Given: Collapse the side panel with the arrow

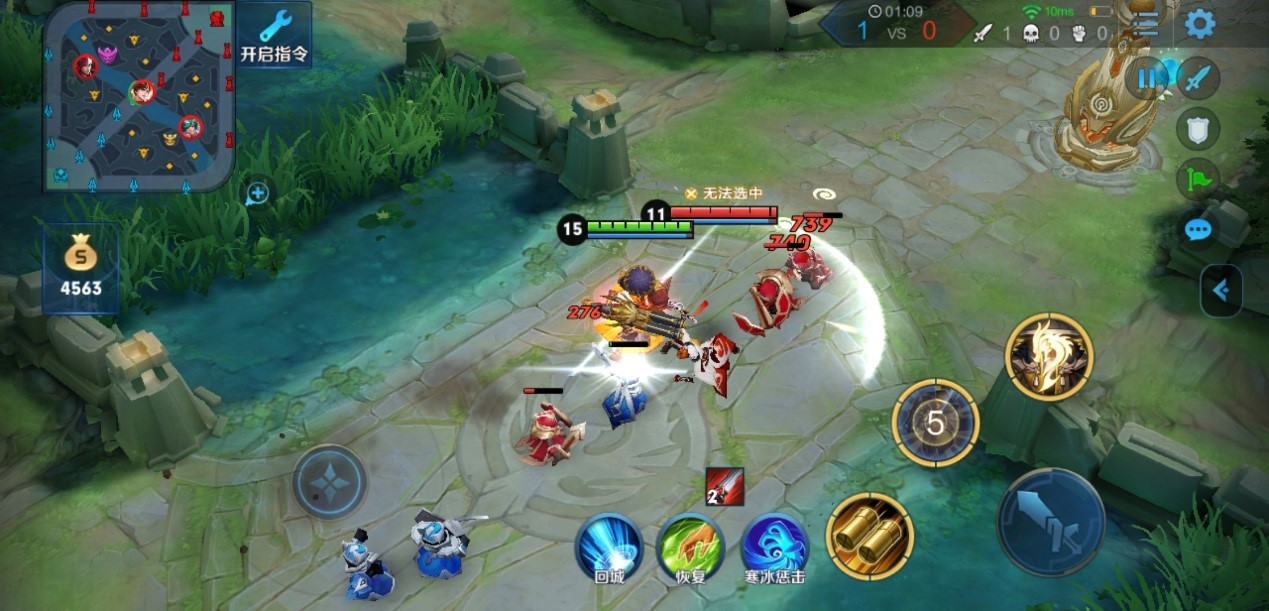Looking at the screenshot, I should point(1221,291).
